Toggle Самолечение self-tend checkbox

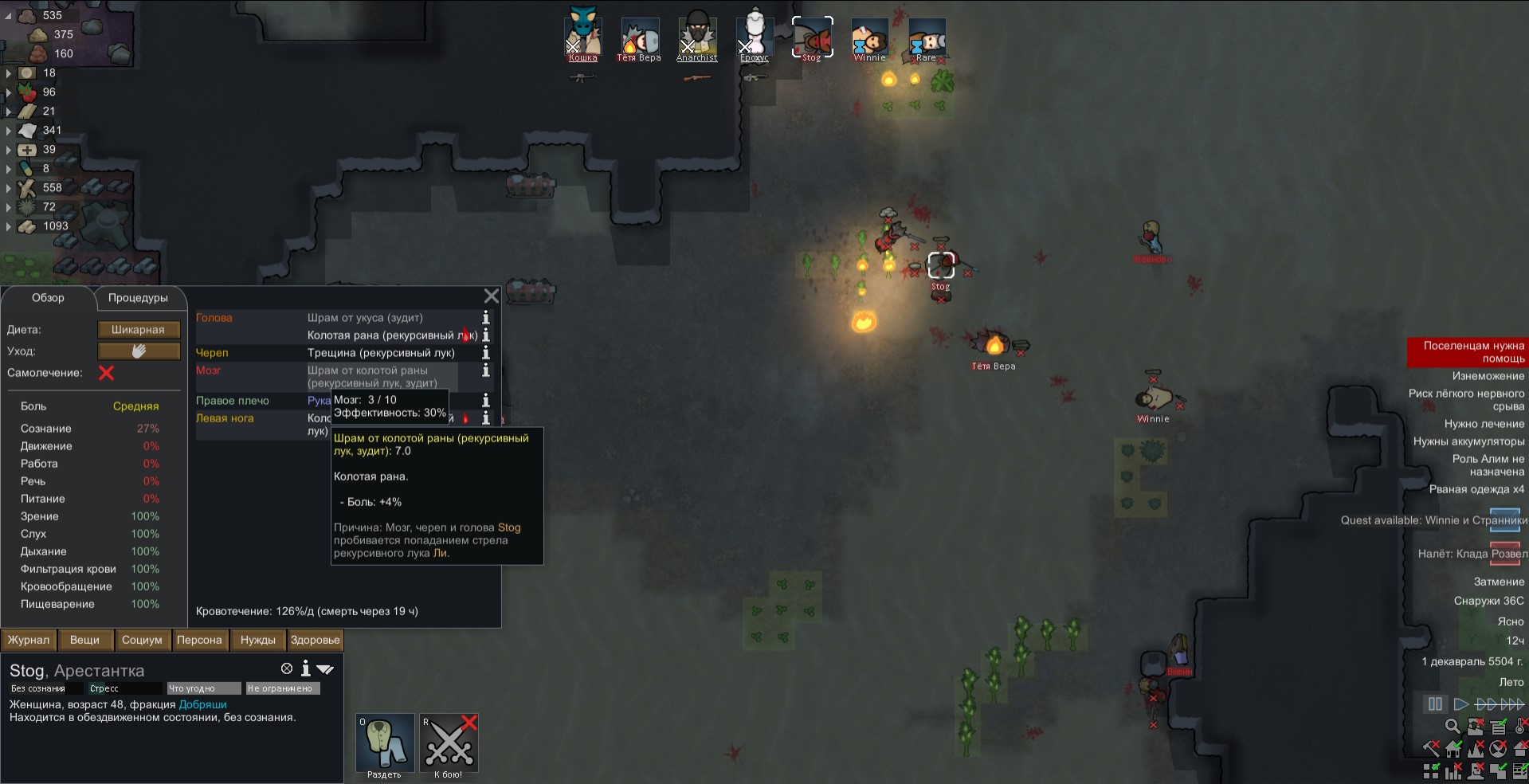[106, 373]
